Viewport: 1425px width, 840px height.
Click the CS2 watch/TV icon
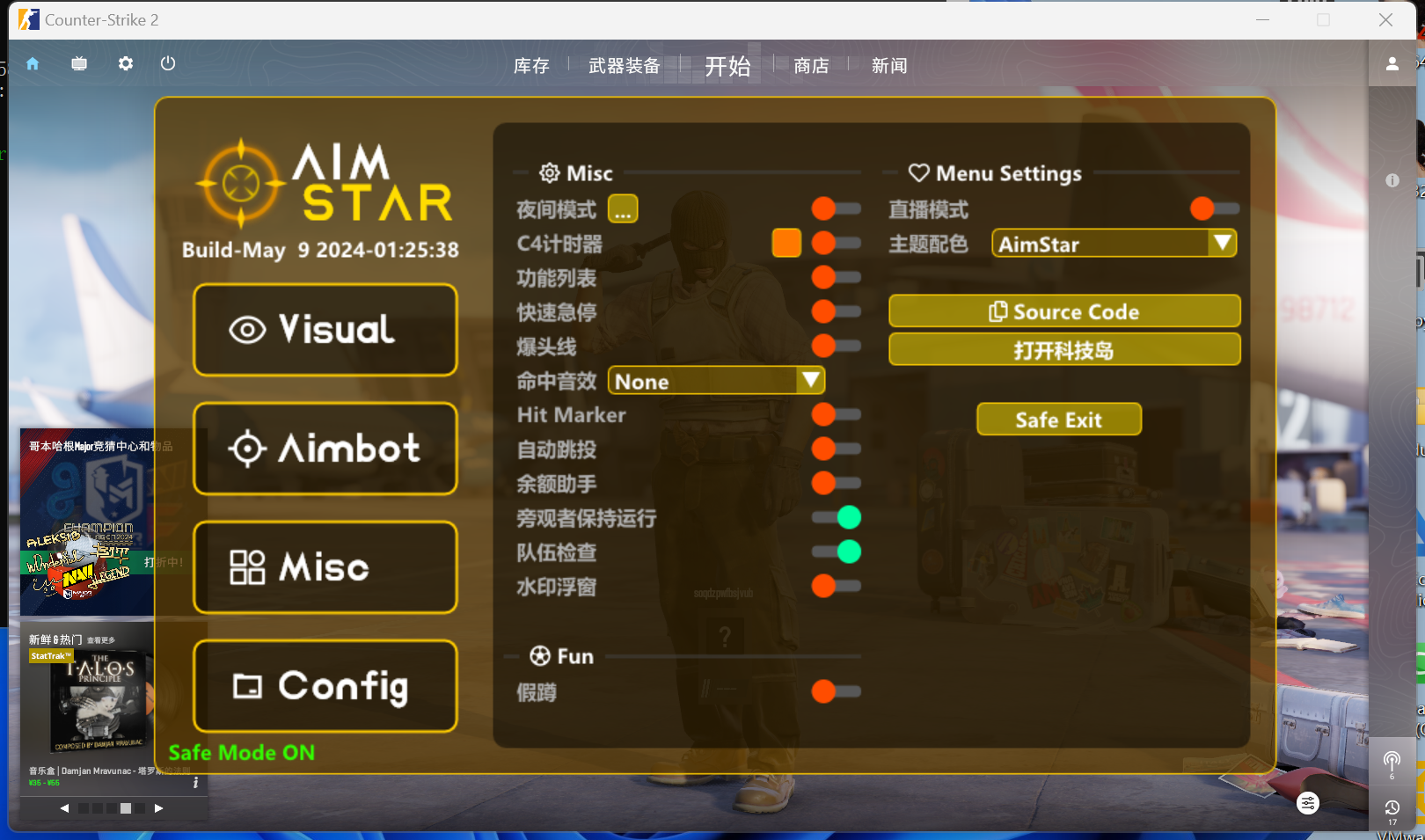point(78,63)
